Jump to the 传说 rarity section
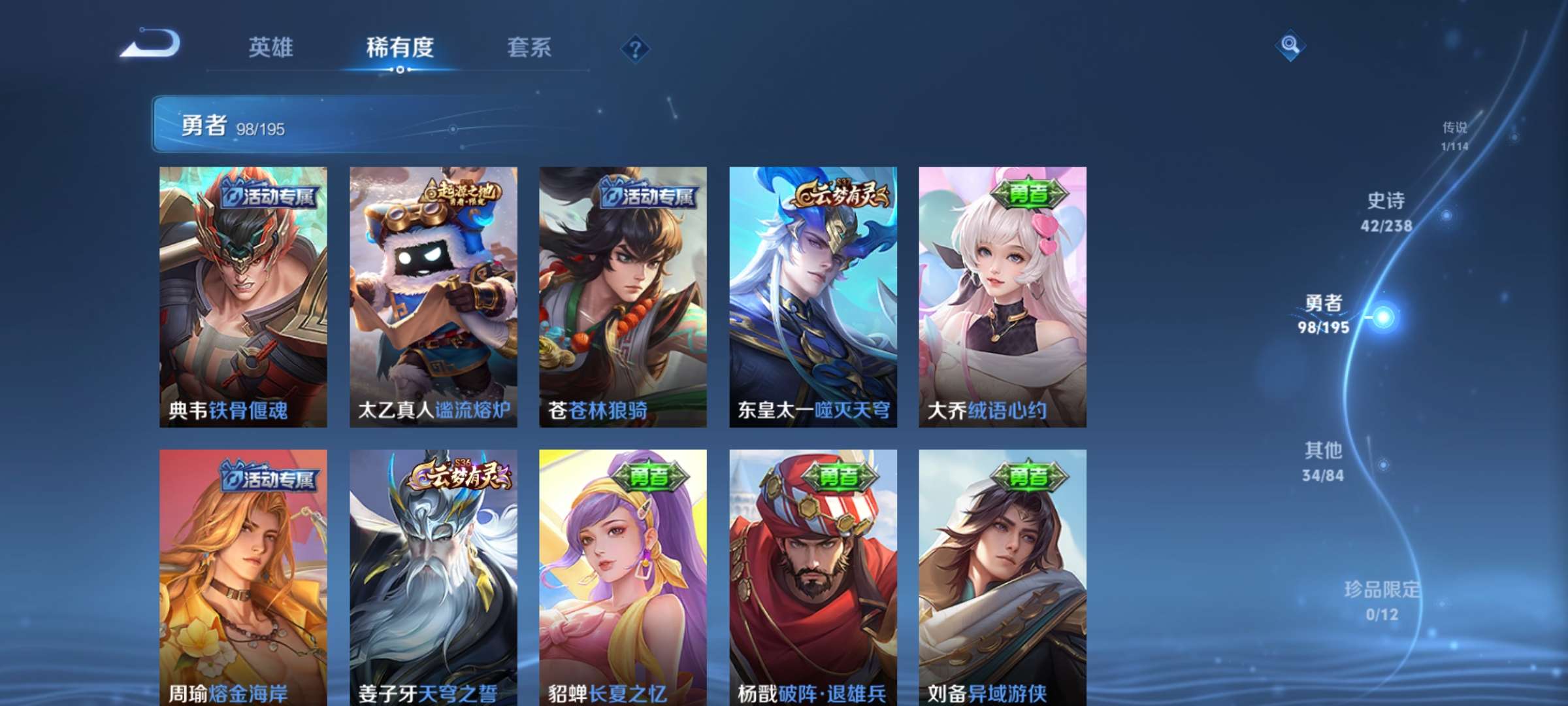Viewport: 1568px width, 706px height. [1454, 135]
